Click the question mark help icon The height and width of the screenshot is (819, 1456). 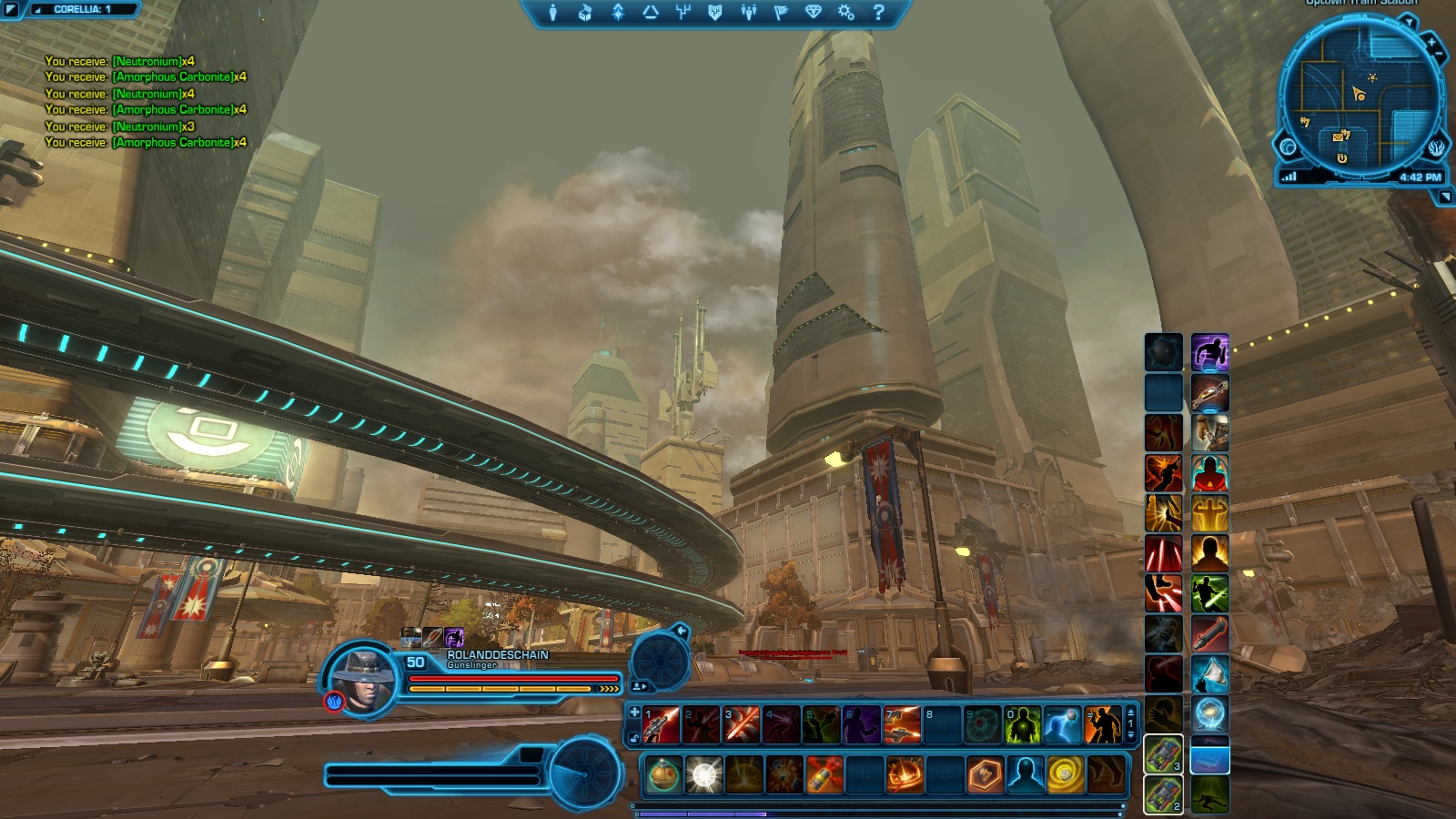click(x=878, y=13)
